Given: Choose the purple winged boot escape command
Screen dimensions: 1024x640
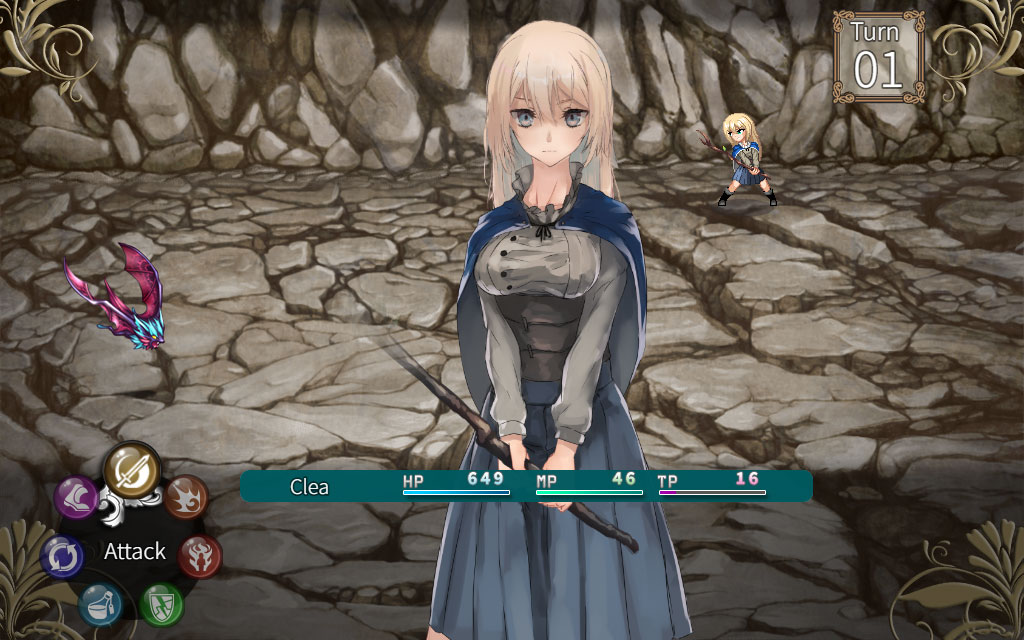Looking at the screenshot, I should (76, 497).
